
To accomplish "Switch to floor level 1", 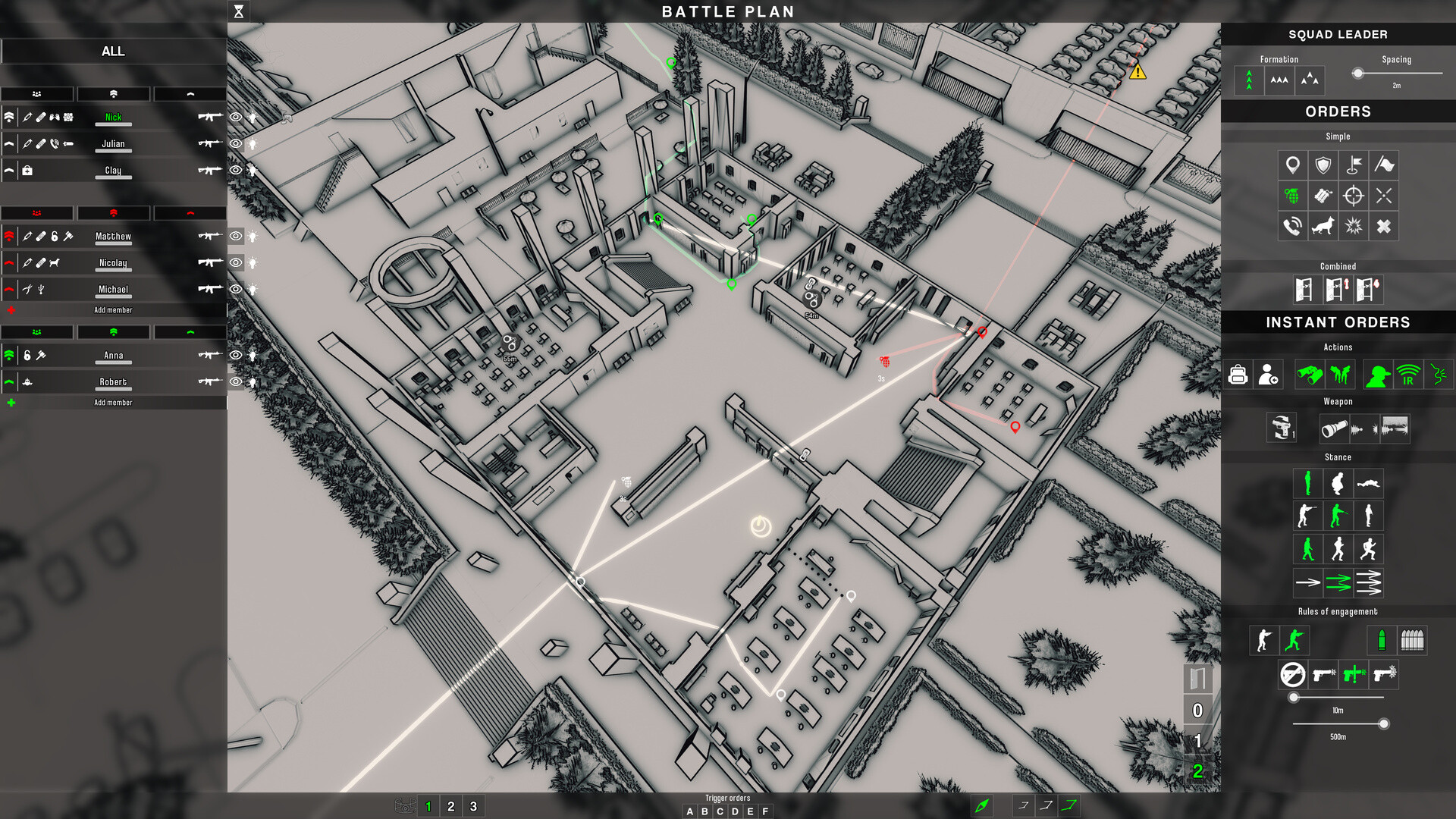I will [1197, 741].
